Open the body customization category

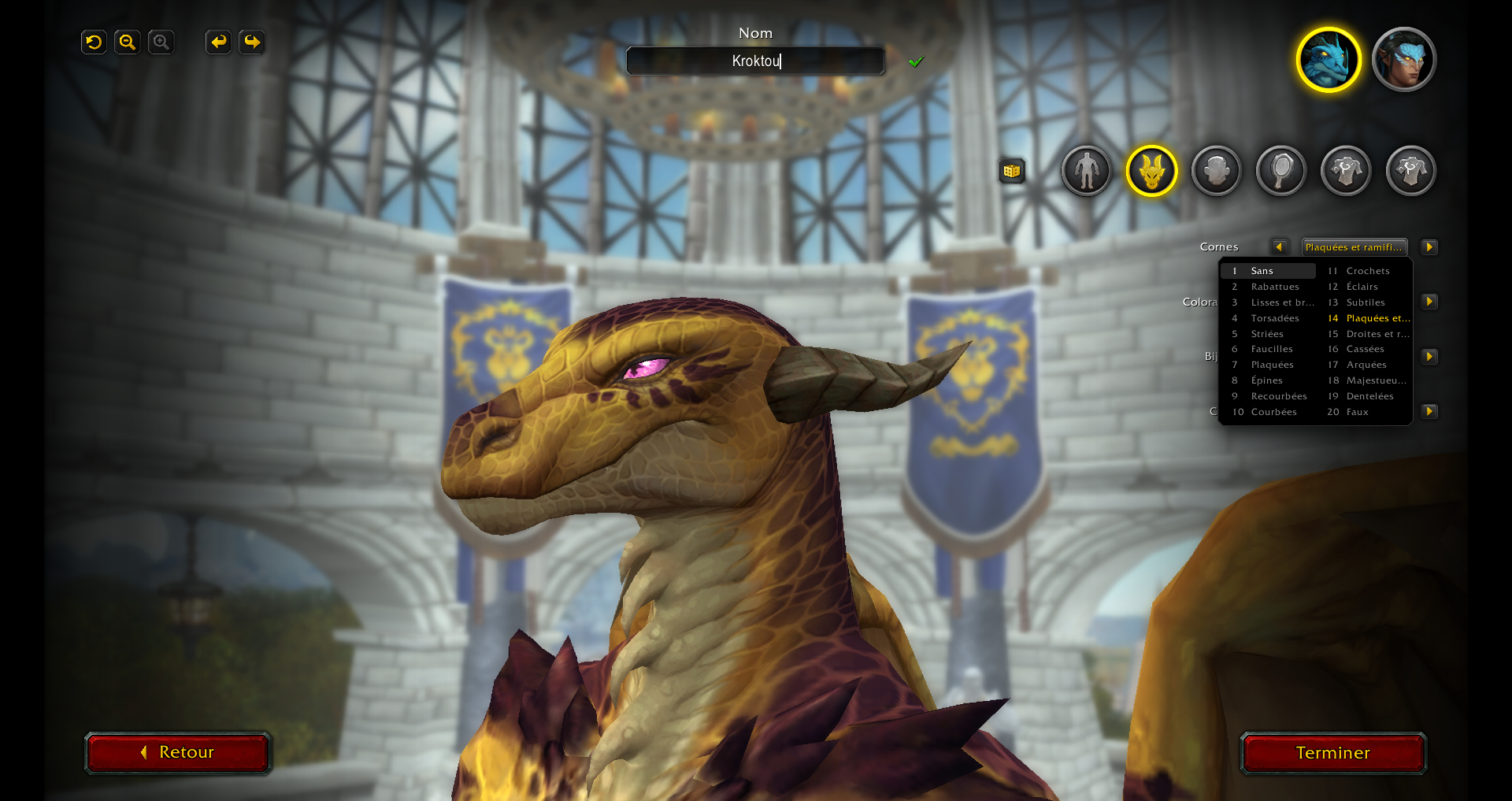(x=1086, y=170)
